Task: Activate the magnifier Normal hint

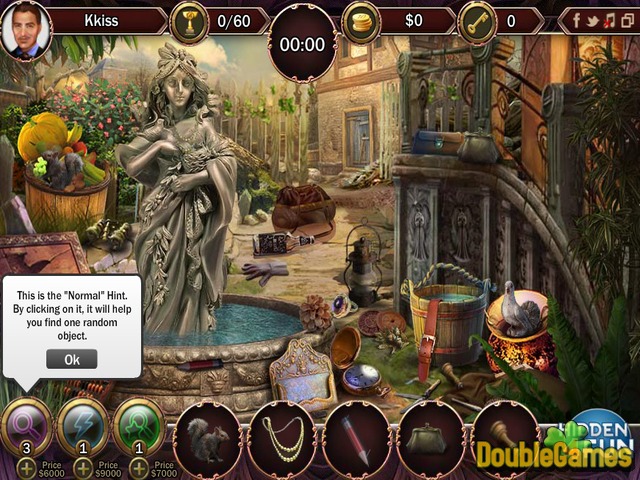Action: (x=28, y=427)
